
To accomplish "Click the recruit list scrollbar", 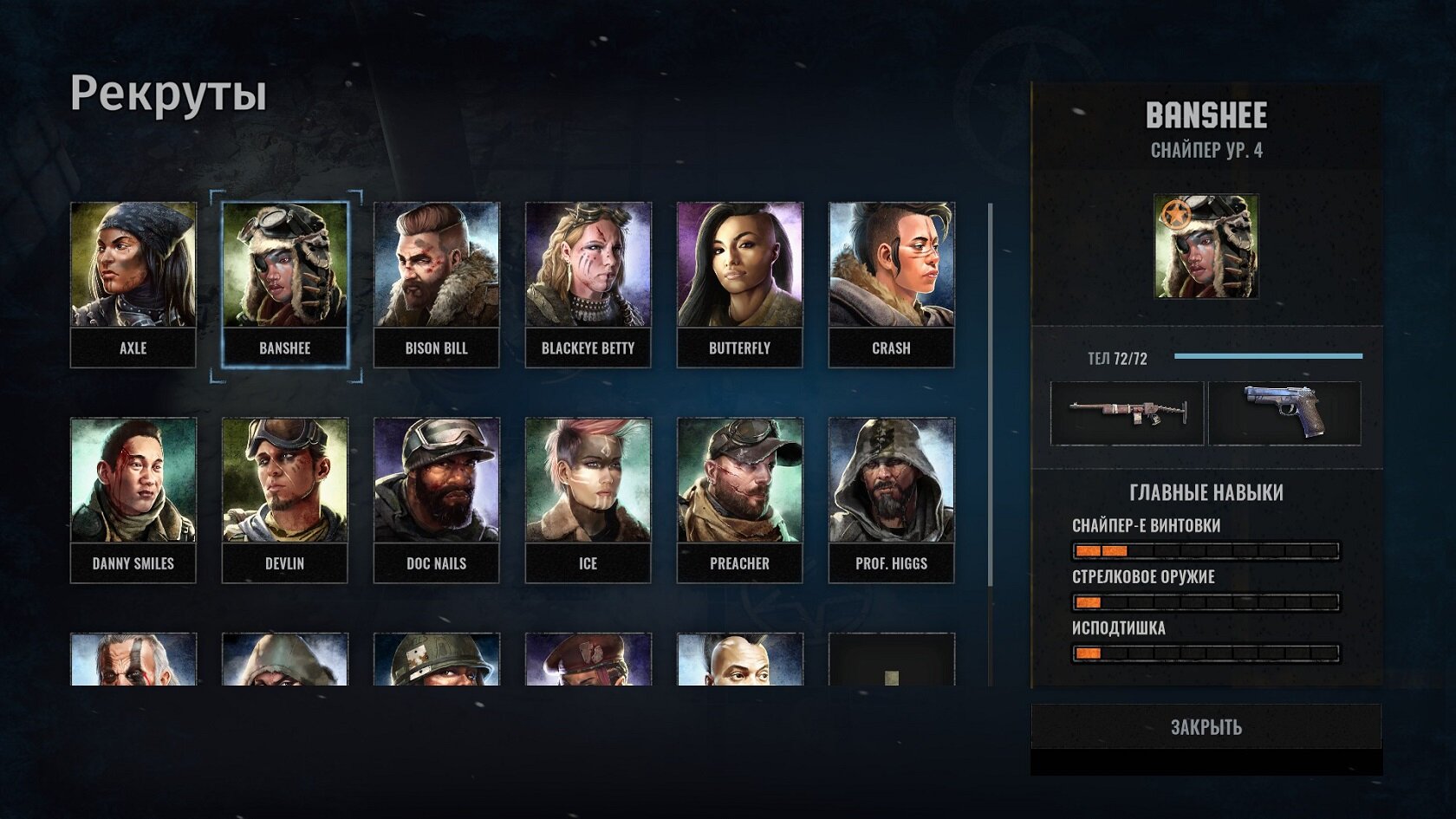I will coord(990,442).
